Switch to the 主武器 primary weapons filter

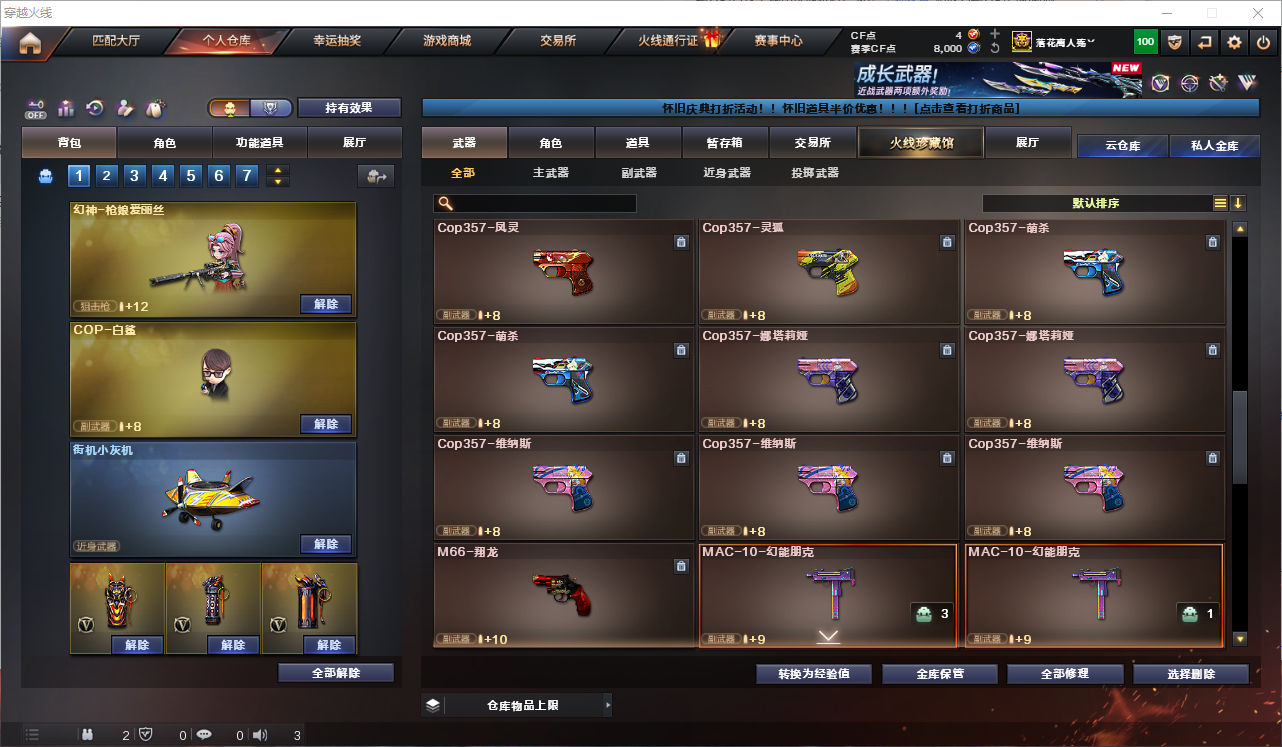(x=551, y=173)
